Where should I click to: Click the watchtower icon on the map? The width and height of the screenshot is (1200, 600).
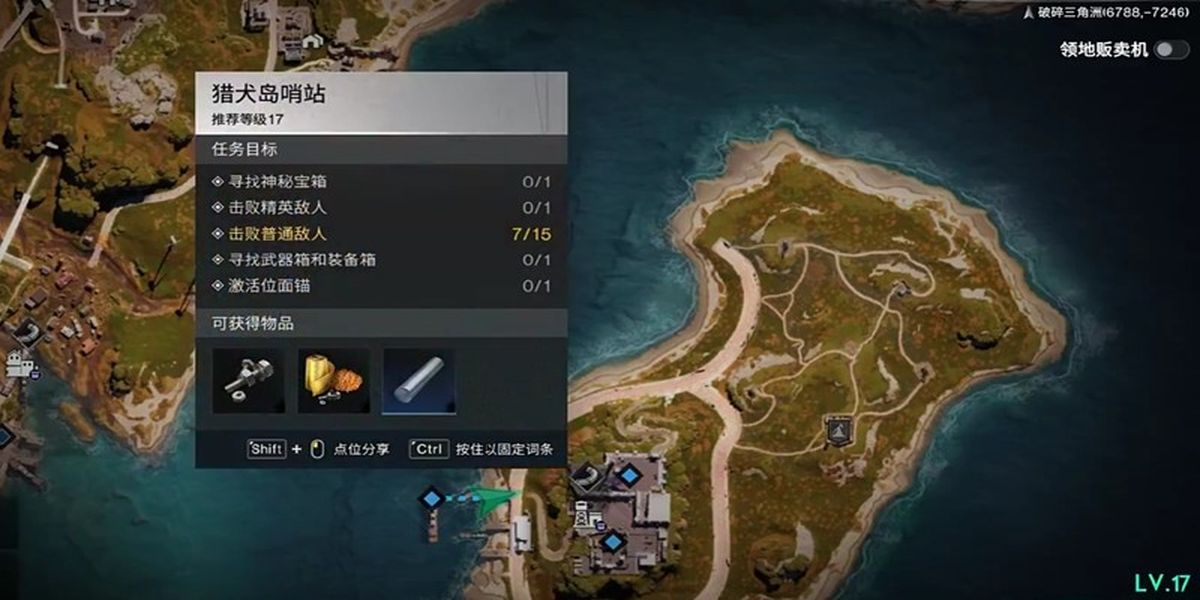pos(582,516)
